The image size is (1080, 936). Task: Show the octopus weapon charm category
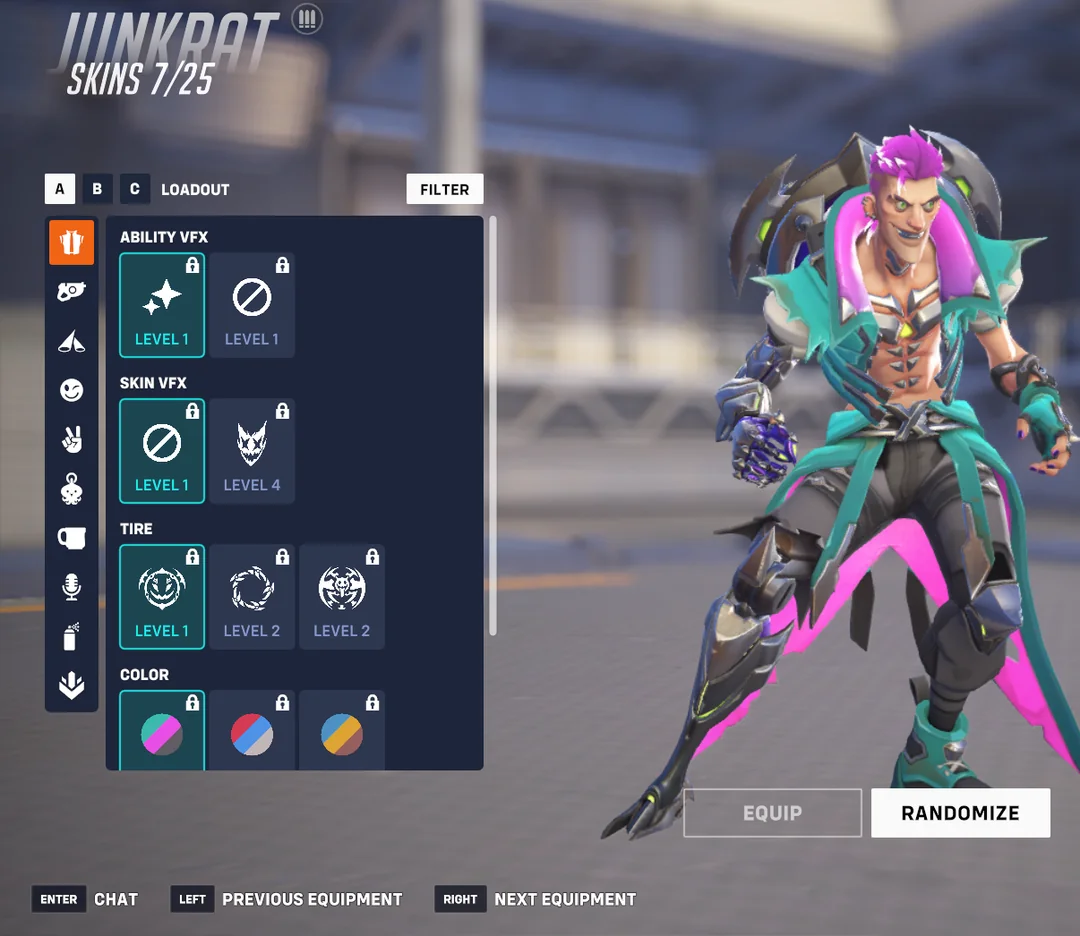72,489
